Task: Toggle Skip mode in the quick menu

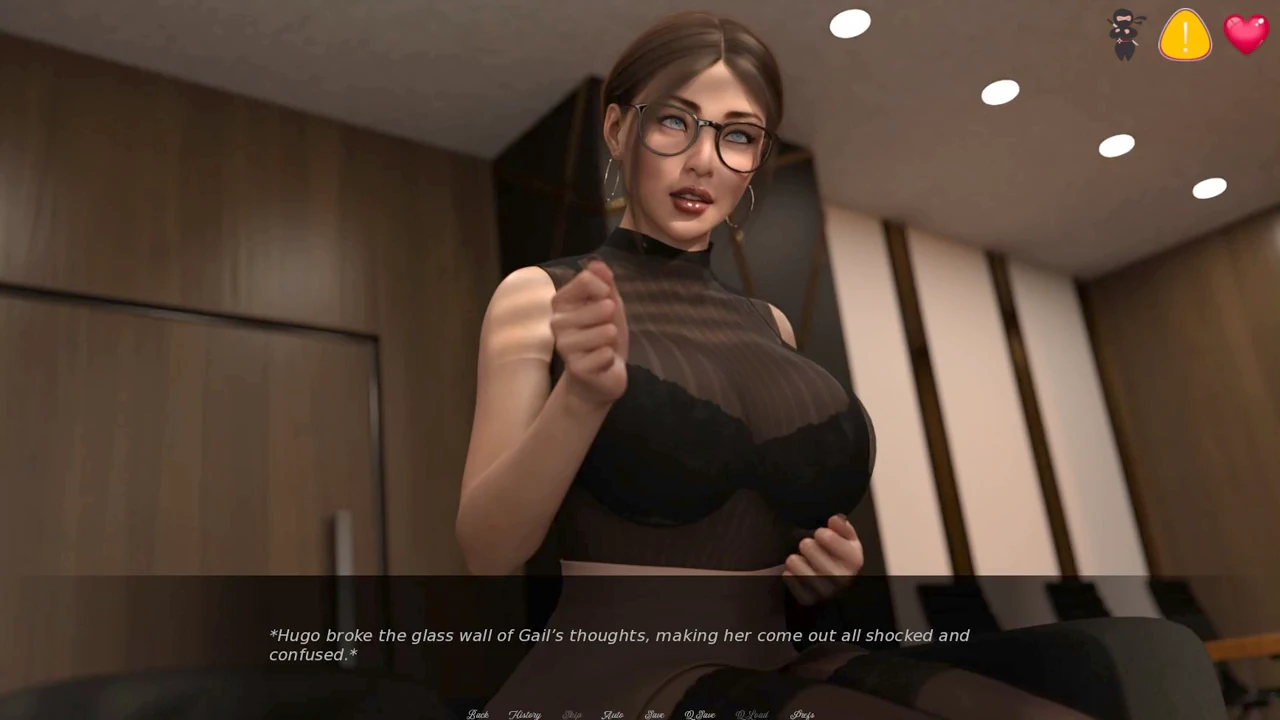Action: click(x=572, y=714)
